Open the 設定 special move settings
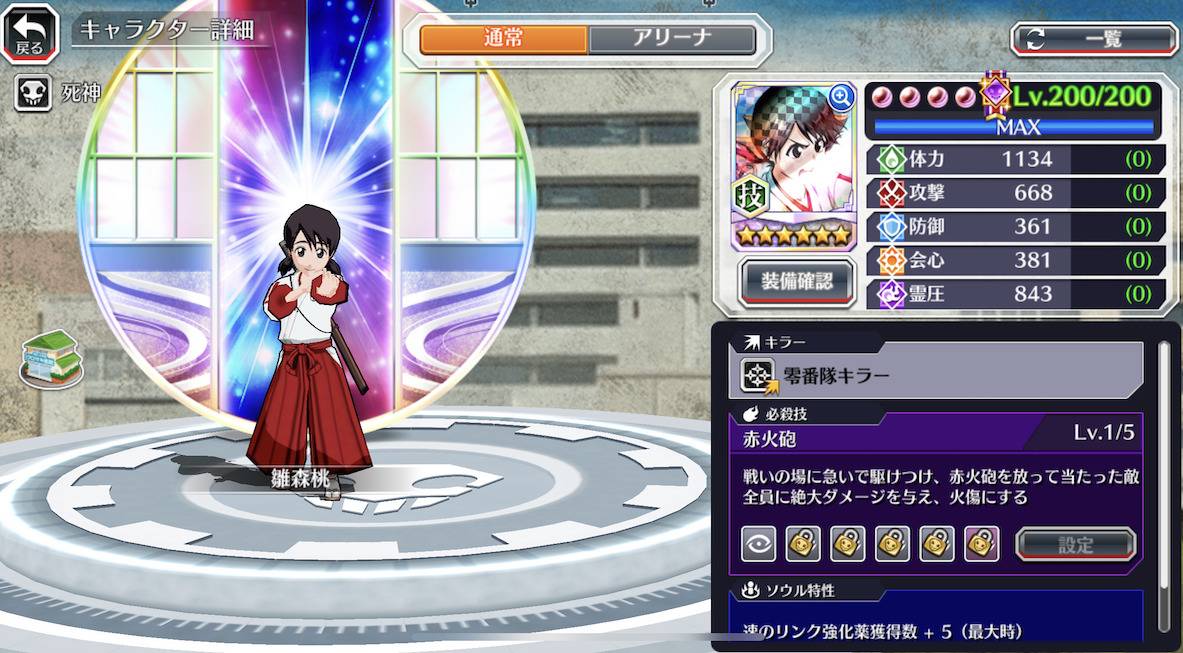This screenshot has width=1183, height=653. 1075,545
